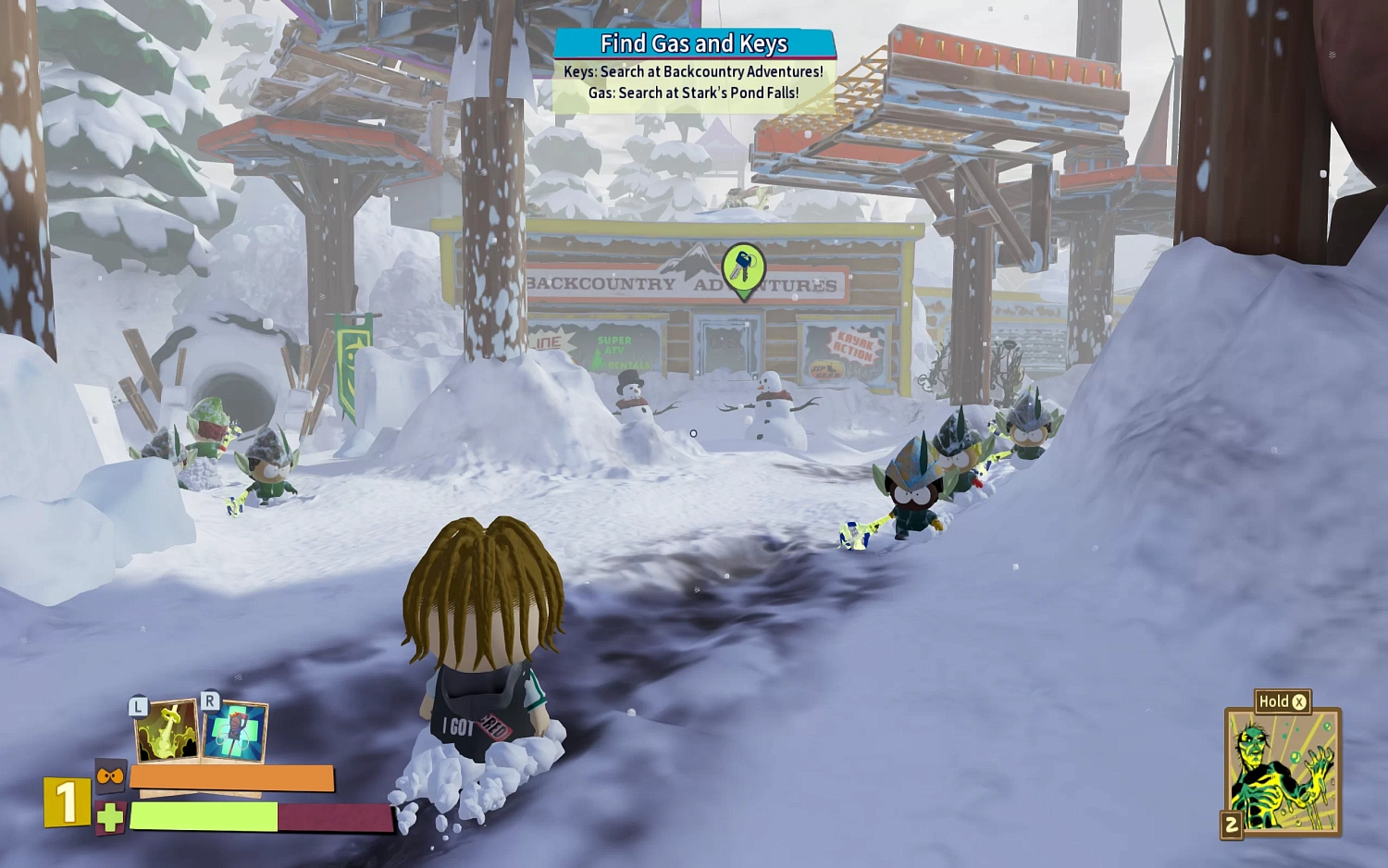
Task: Select the fart cloud ability card bound to L
Action: (x=165, y=732)
